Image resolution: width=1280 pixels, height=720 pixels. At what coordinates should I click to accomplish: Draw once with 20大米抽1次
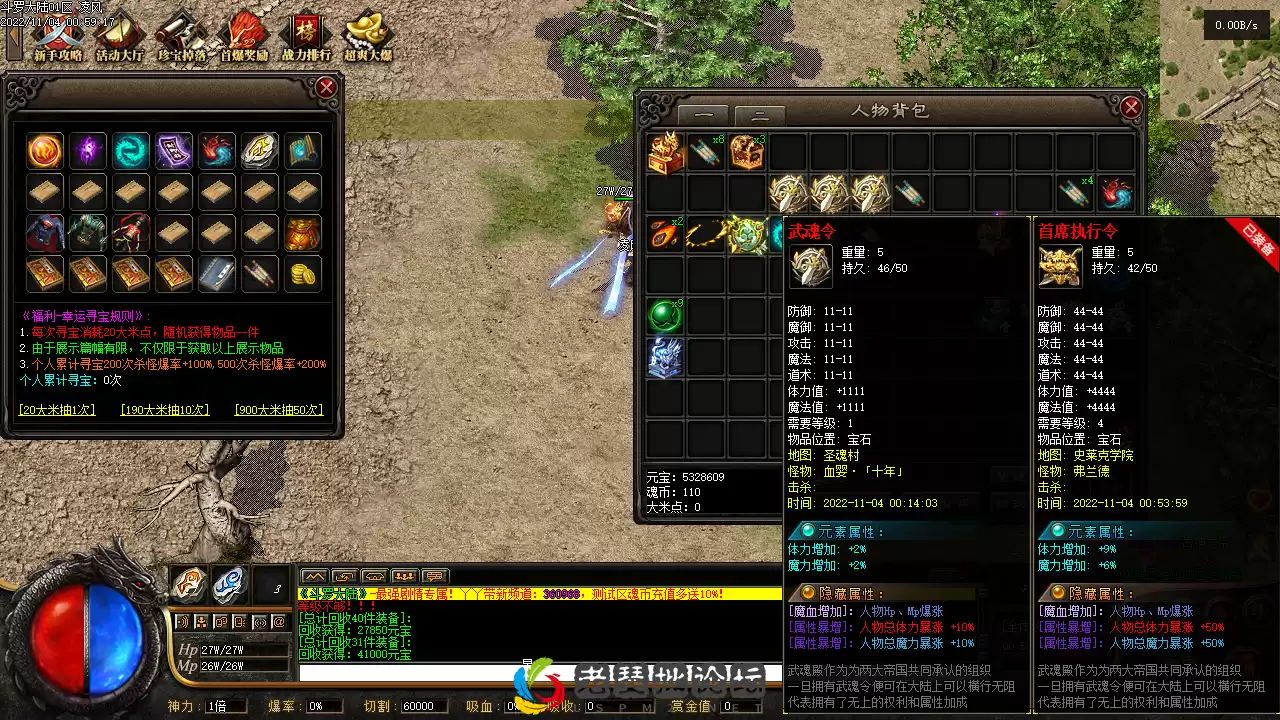coord(57,410)
